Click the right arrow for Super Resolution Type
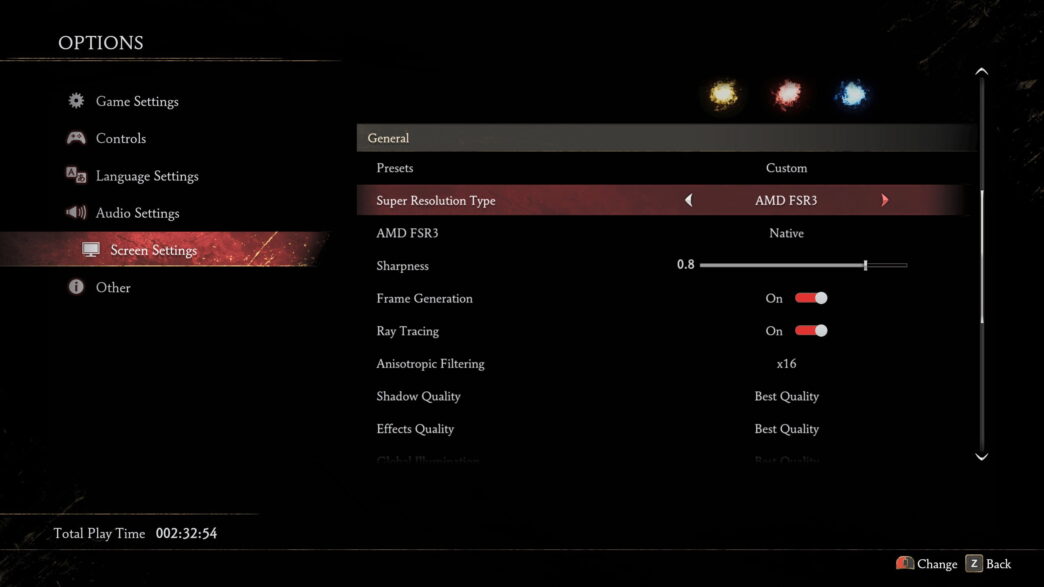The width and height of the screenshot is (1044, 587). (885, 201)
